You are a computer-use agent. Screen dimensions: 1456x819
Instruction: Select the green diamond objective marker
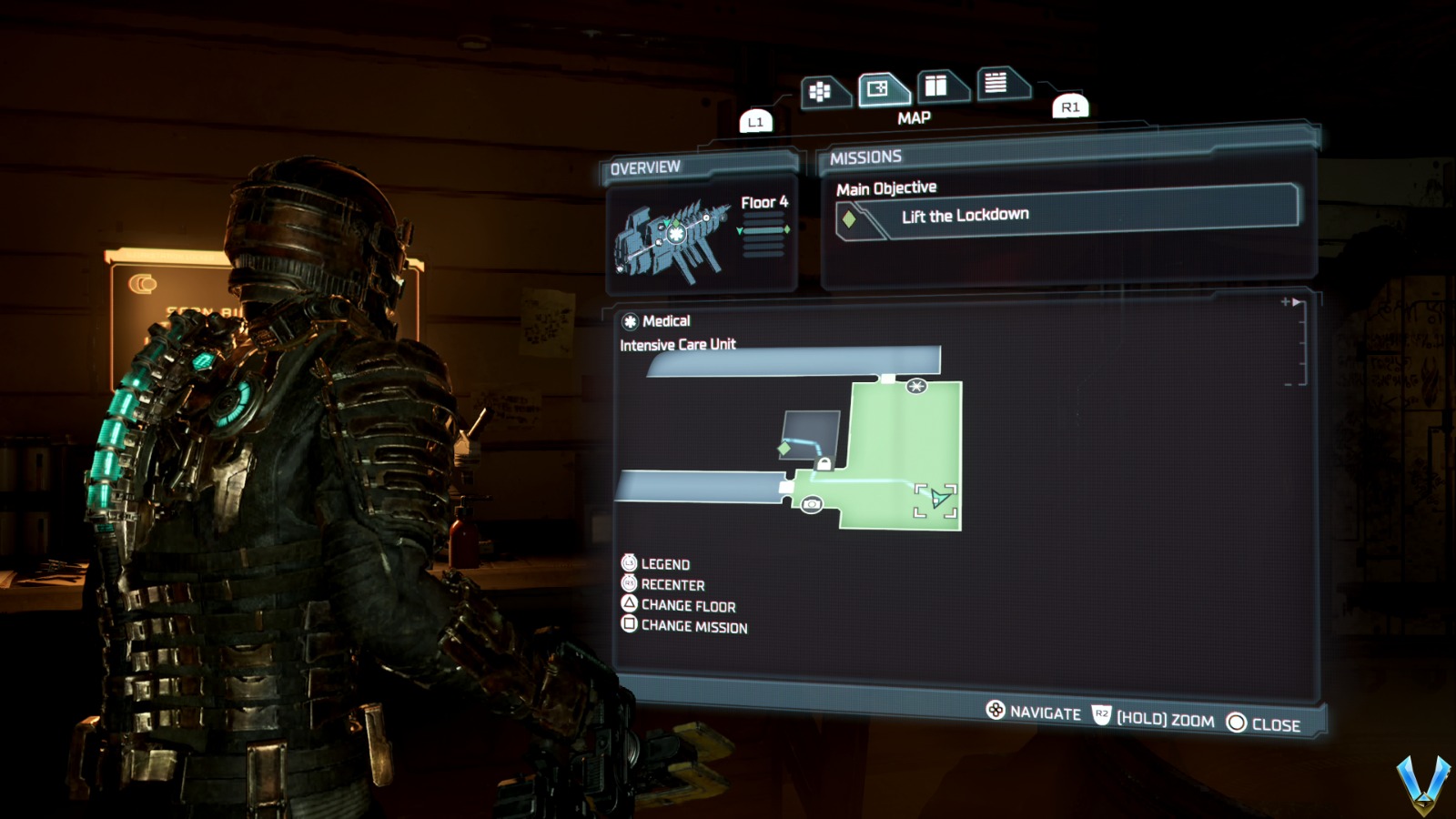coord(784,449)
